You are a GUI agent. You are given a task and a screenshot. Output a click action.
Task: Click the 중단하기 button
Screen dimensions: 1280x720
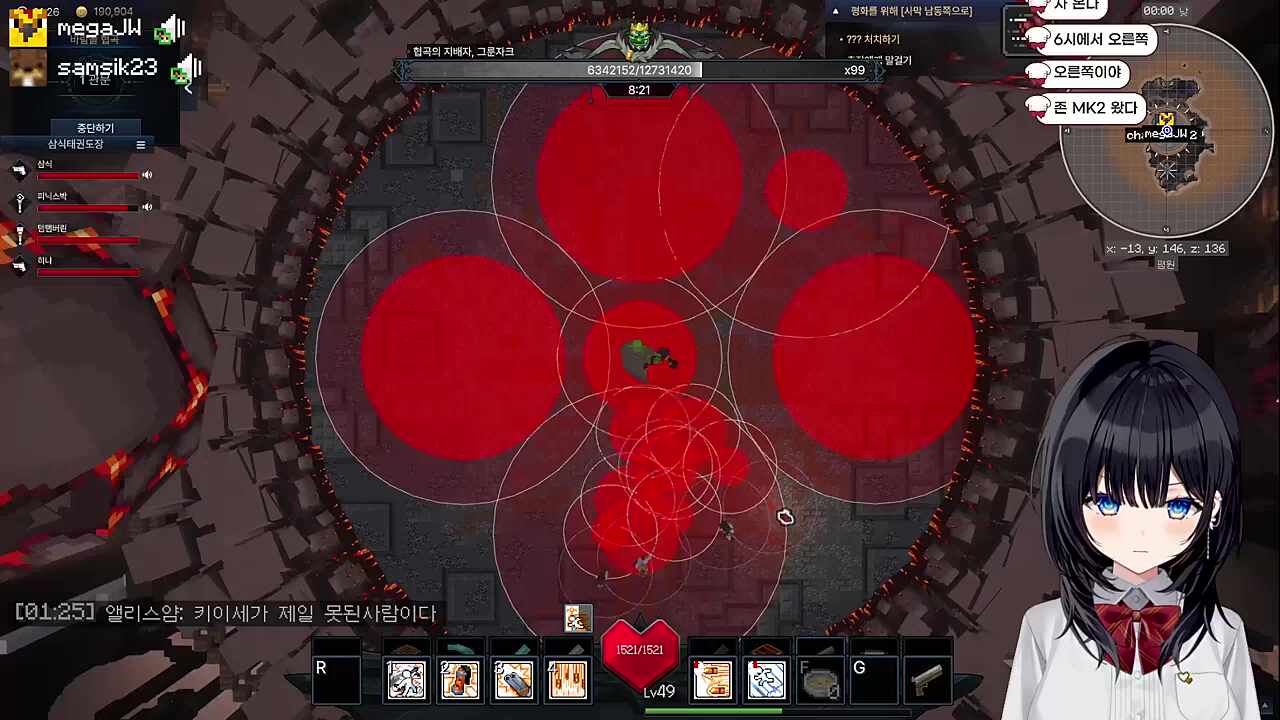pyautogui.click(x=96, y=128)
